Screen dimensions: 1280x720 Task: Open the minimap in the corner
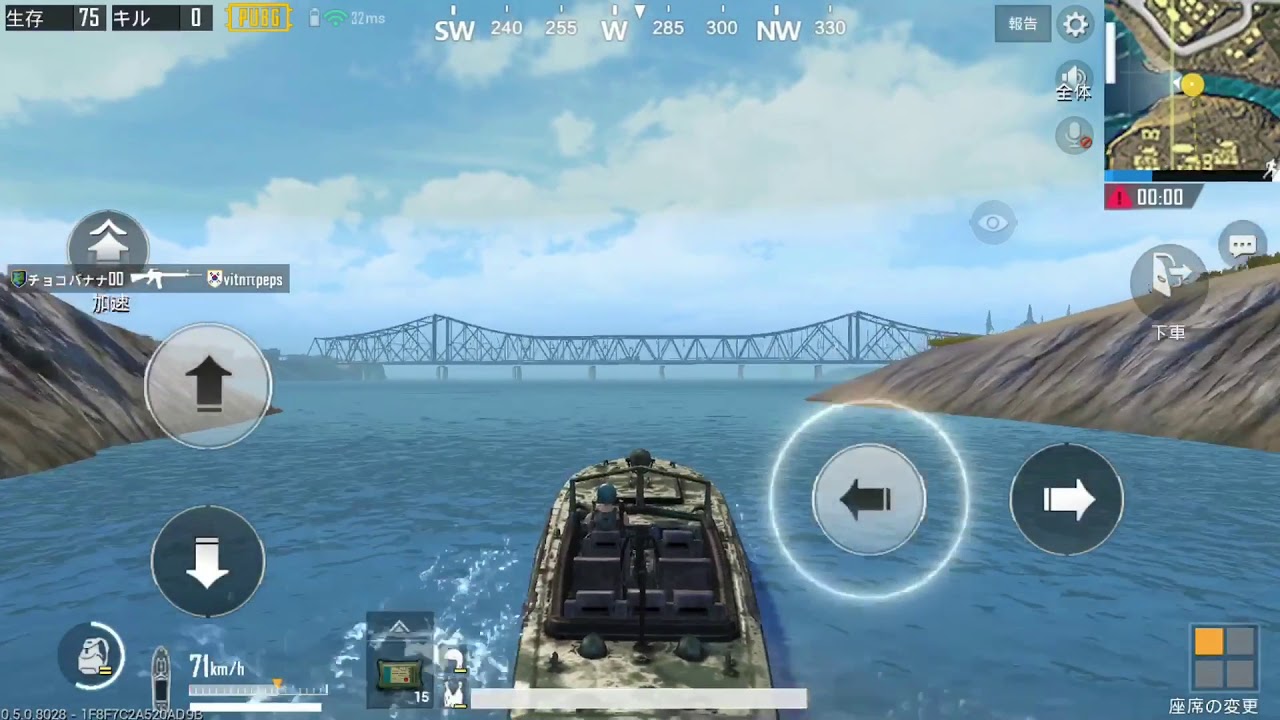(1190, 90)
